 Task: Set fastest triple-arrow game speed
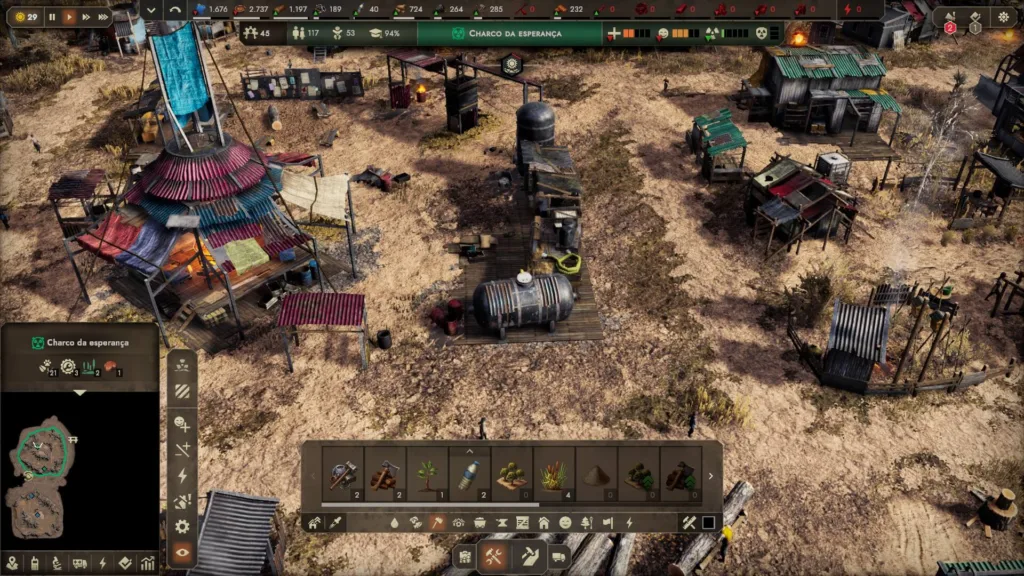tap(103, 17)
